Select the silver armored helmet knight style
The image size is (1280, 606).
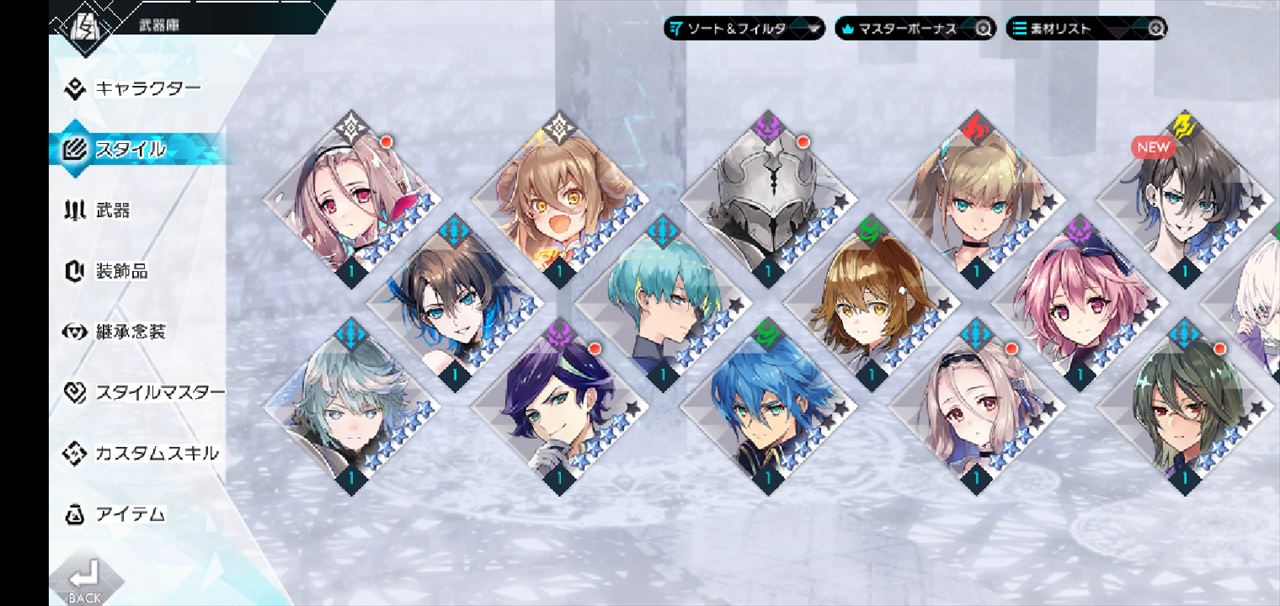[x=767, y=205]
